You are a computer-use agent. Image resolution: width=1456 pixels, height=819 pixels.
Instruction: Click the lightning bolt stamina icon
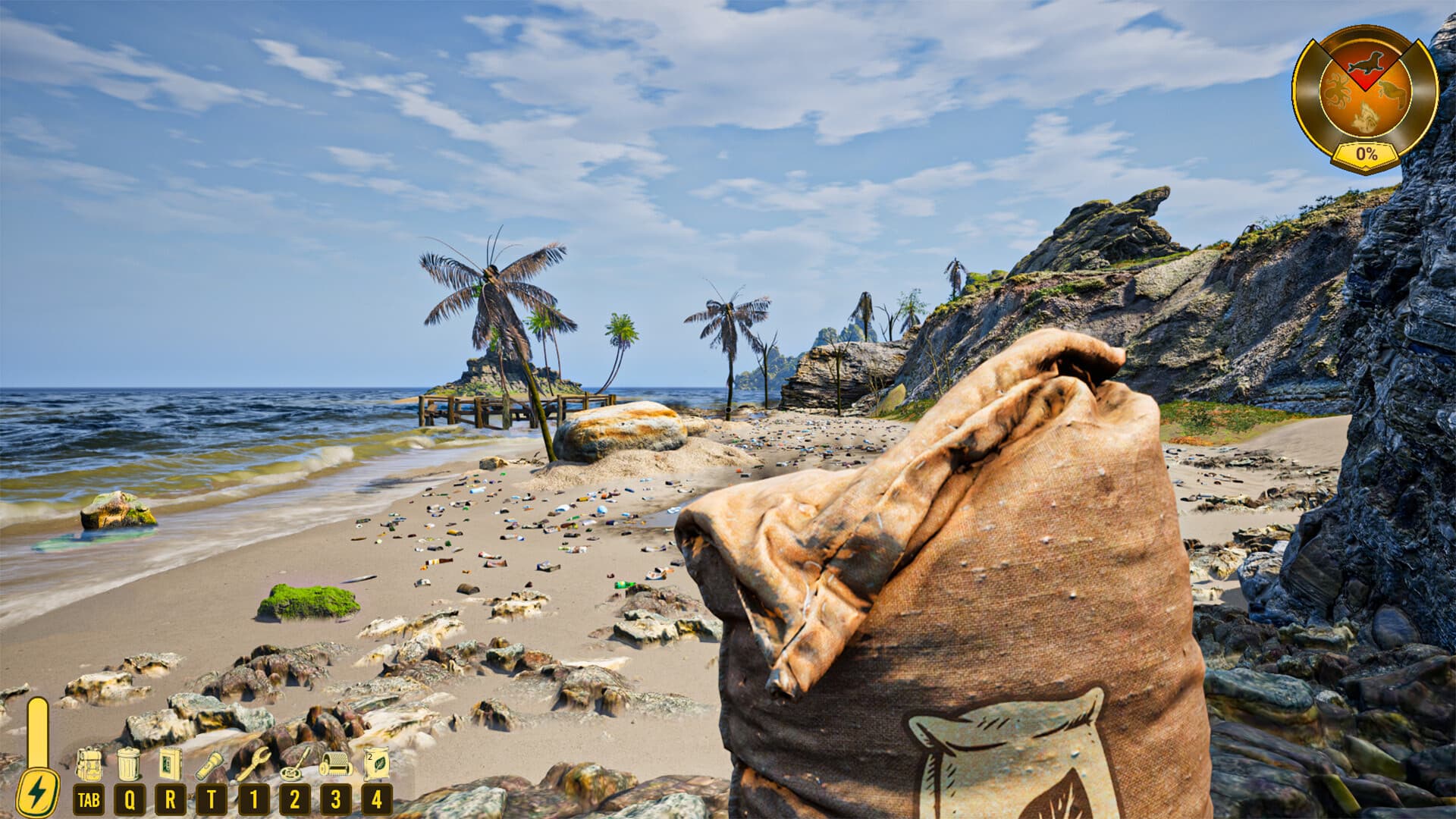point(36,790)
